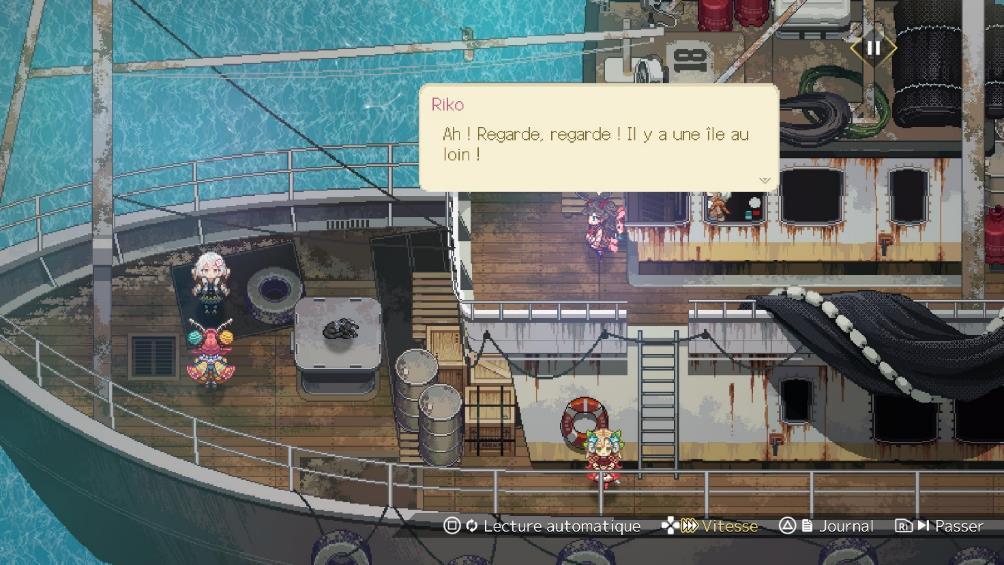Screen dimensions: 1004x565
Task: Activate the Vitesse speed option
Action: pos(709,526)
